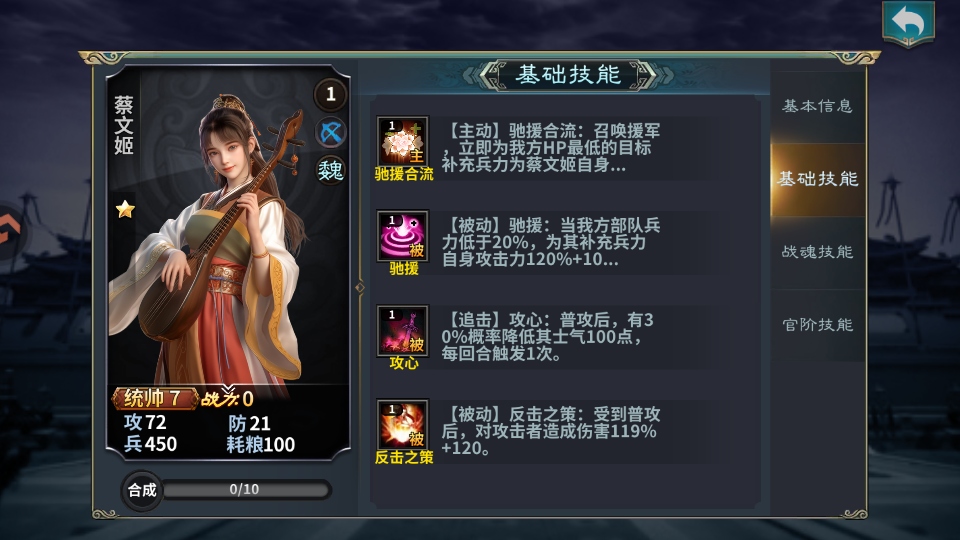Choose the 驰援 passive skill icon

tap(403, 236)
